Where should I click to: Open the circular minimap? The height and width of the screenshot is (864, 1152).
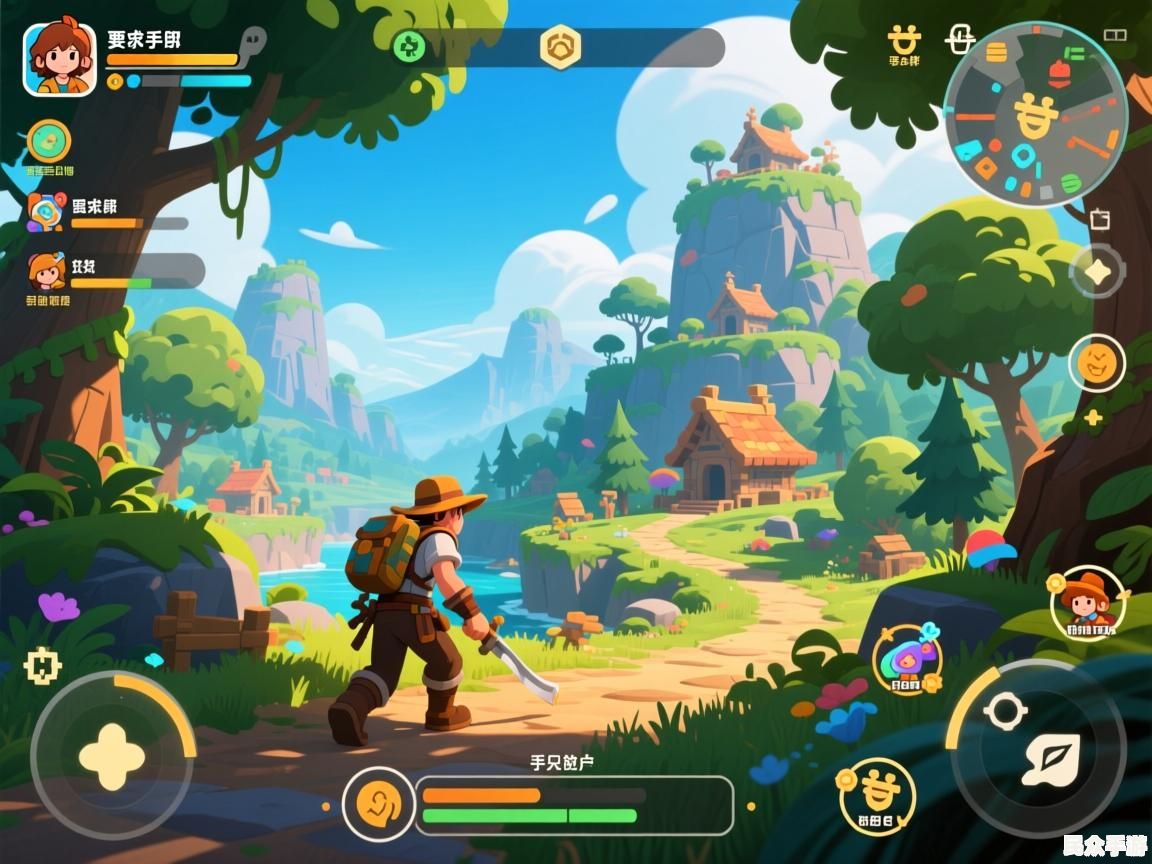(1036, 113)
